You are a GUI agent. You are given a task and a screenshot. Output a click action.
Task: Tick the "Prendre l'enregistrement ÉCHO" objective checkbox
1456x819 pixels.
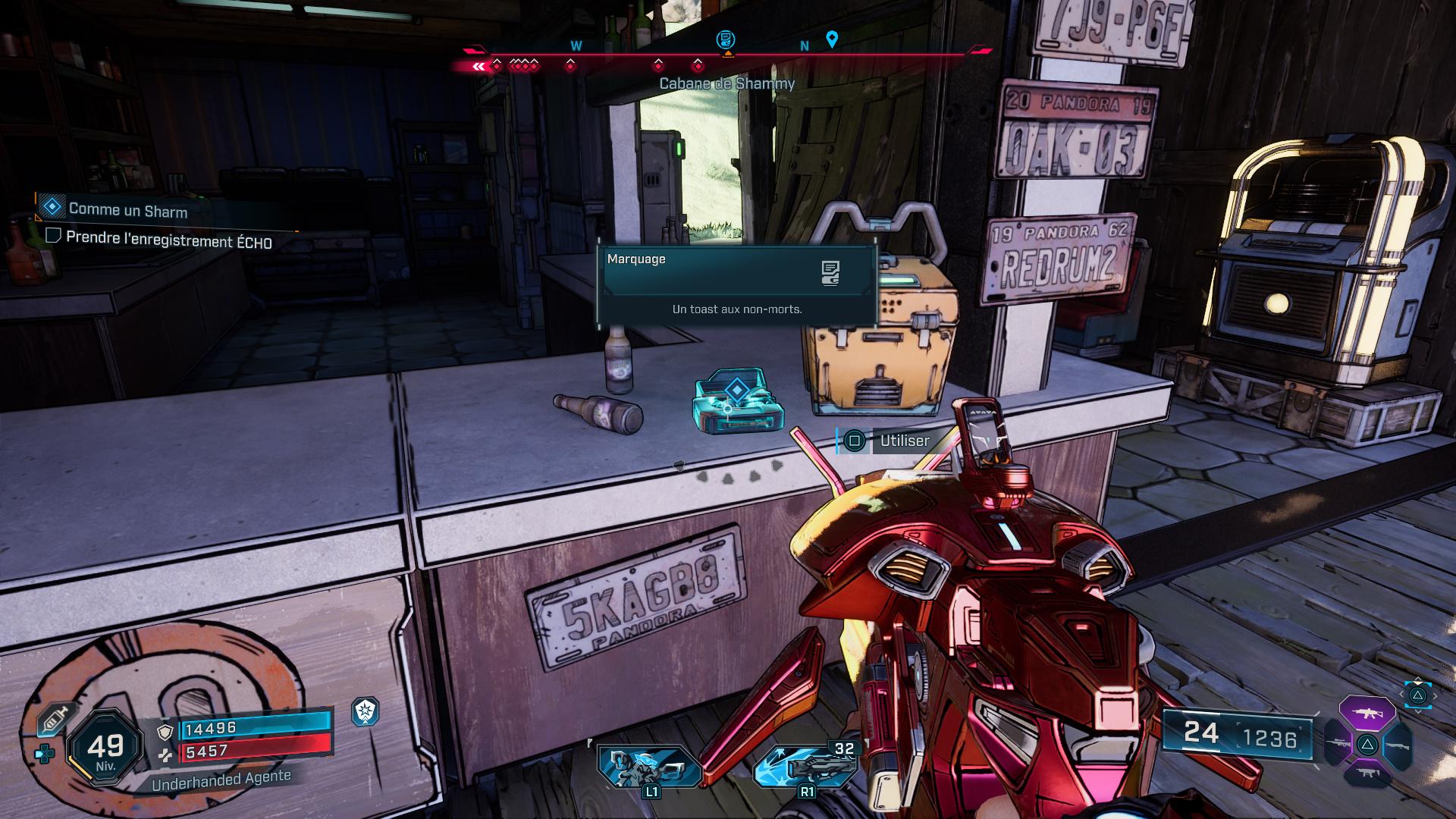click(53, 236)
